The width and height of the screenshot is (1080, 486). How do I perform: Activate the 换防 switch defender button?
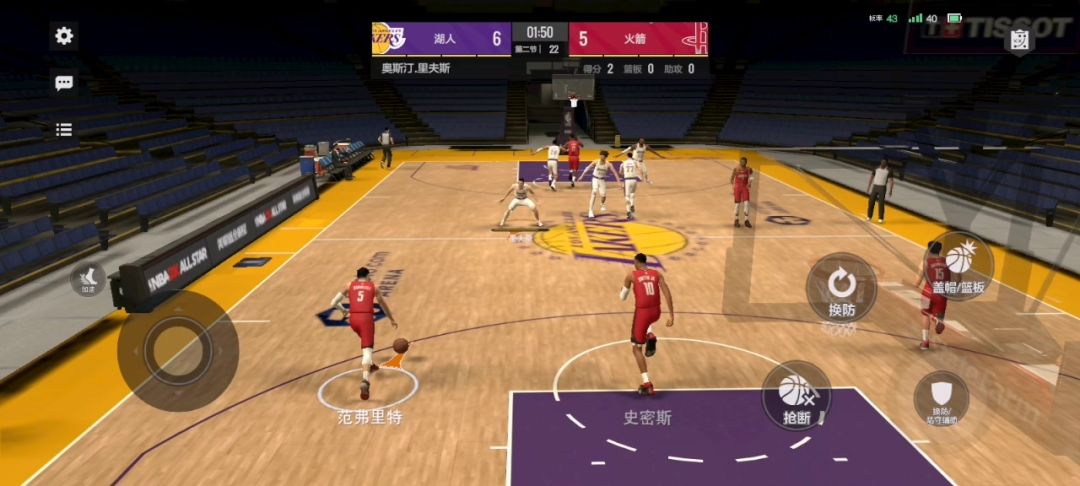coord(841,288)
